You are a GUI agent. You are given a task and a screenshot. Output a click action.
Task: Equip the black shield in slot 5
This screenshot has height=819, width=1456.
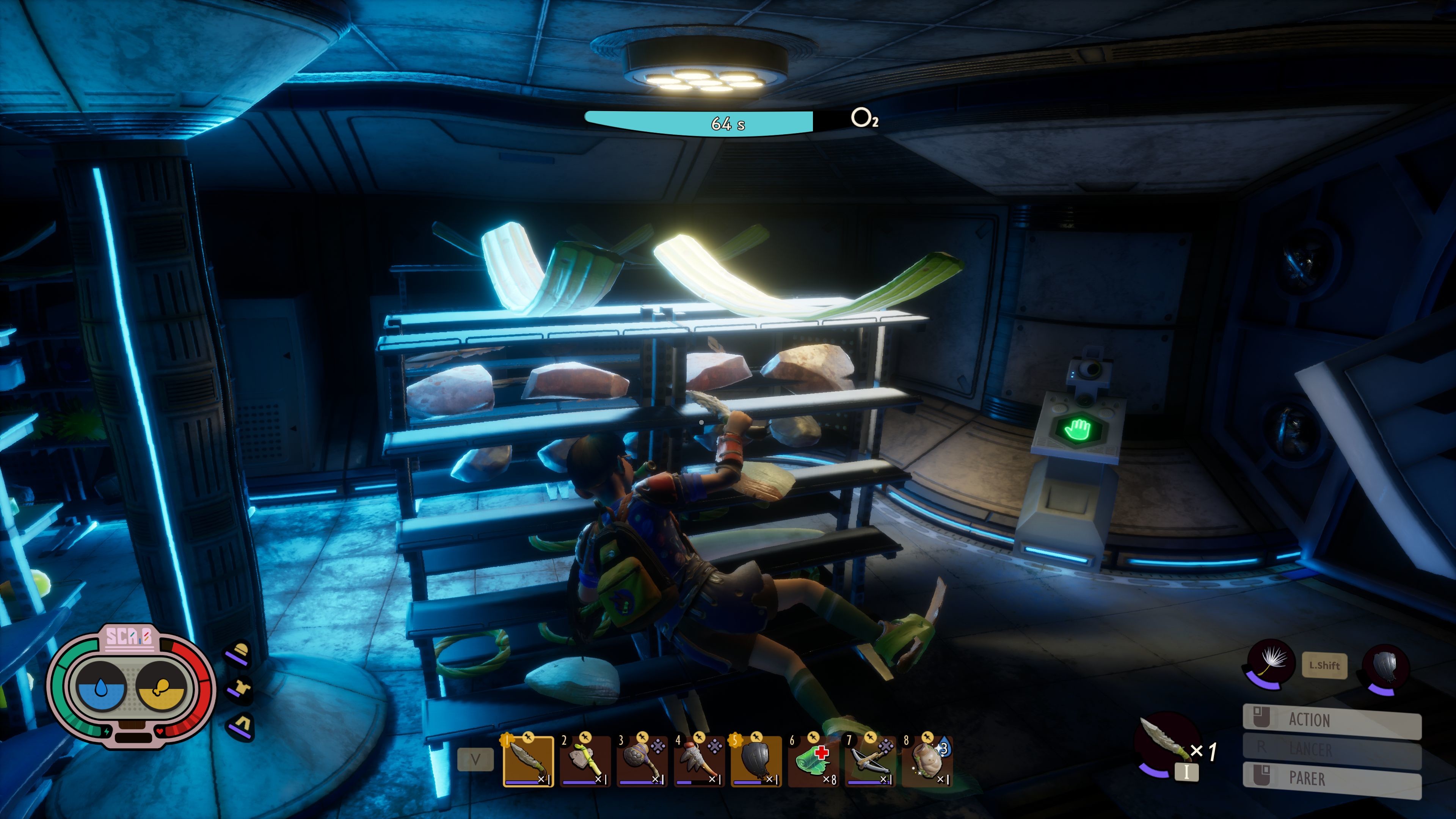756,761
